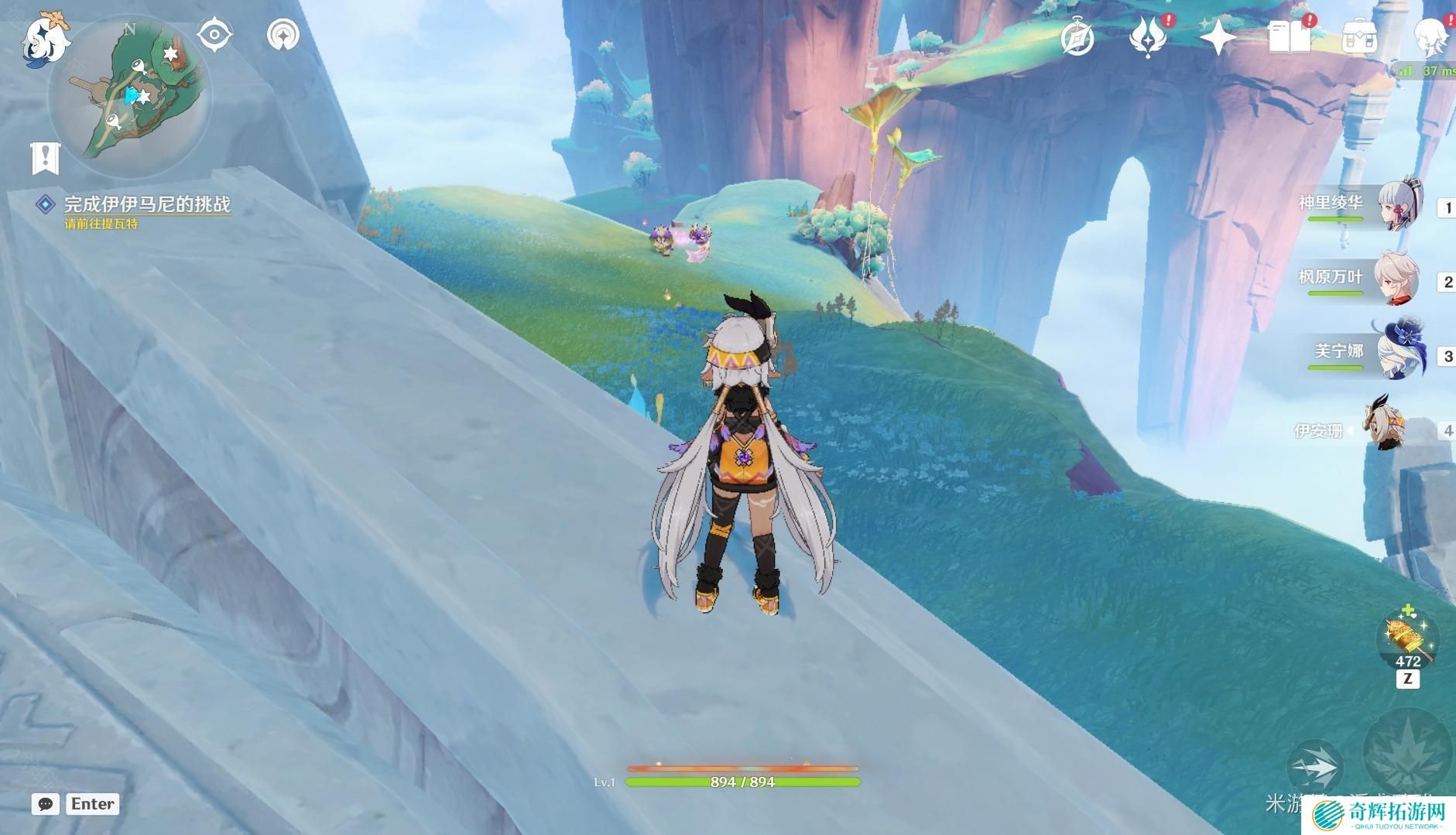Open the signal broadcast icon beside the minimap
This screenshot has width=1456, height=835.
point(283,35)
